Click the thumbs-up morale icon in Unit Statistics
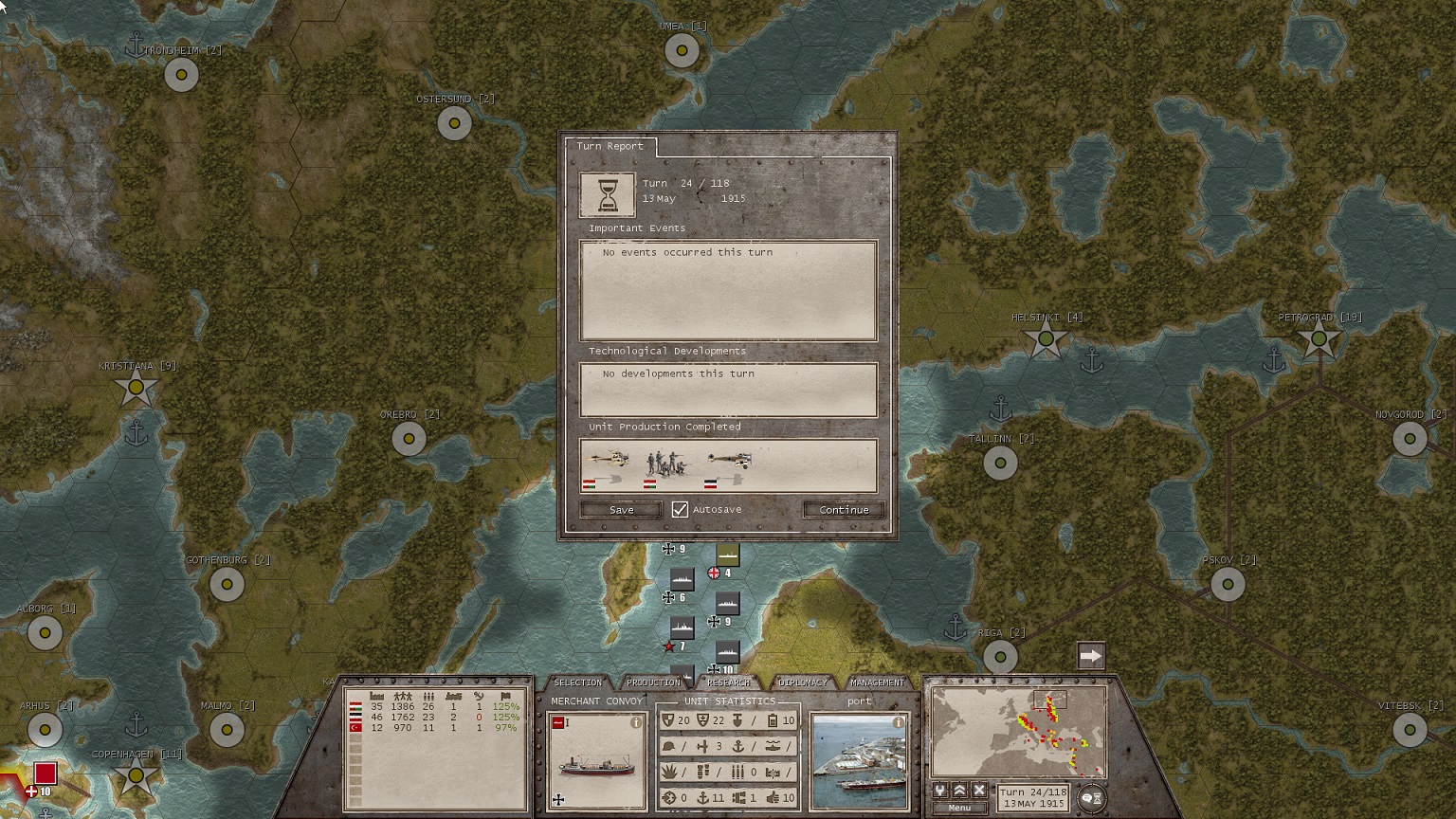This screenshot has width=1456, height=819. coord(773,798)
